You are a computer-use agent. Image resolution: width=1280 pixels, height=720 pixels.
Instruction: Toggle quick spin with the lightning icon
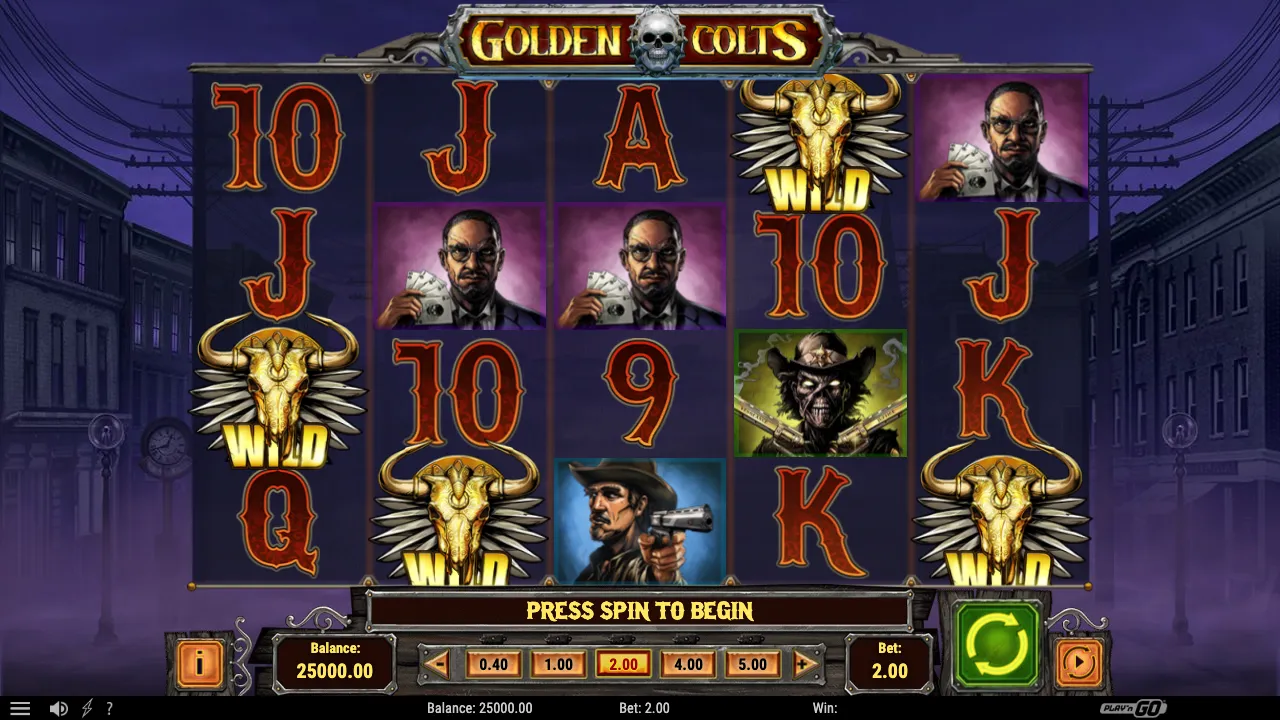tap(85, 708)
